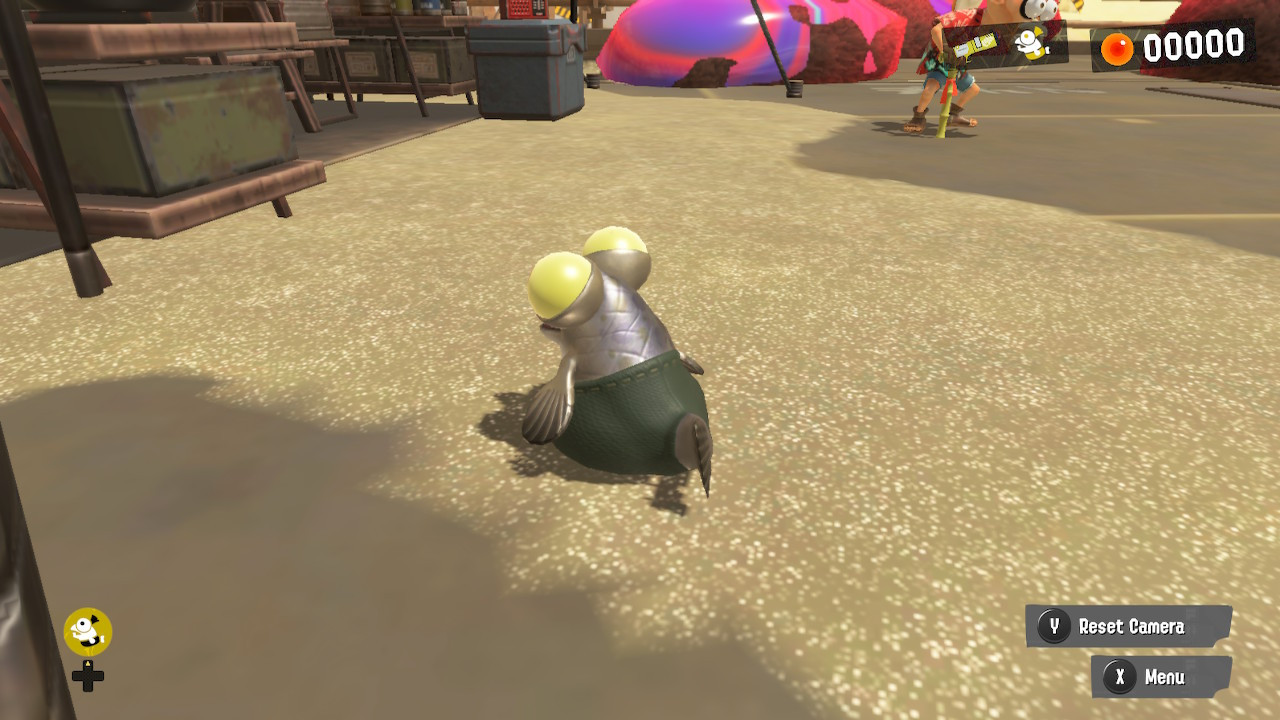
Task: Click the Smallfry standing in the sand
Action: coord(610,360)
